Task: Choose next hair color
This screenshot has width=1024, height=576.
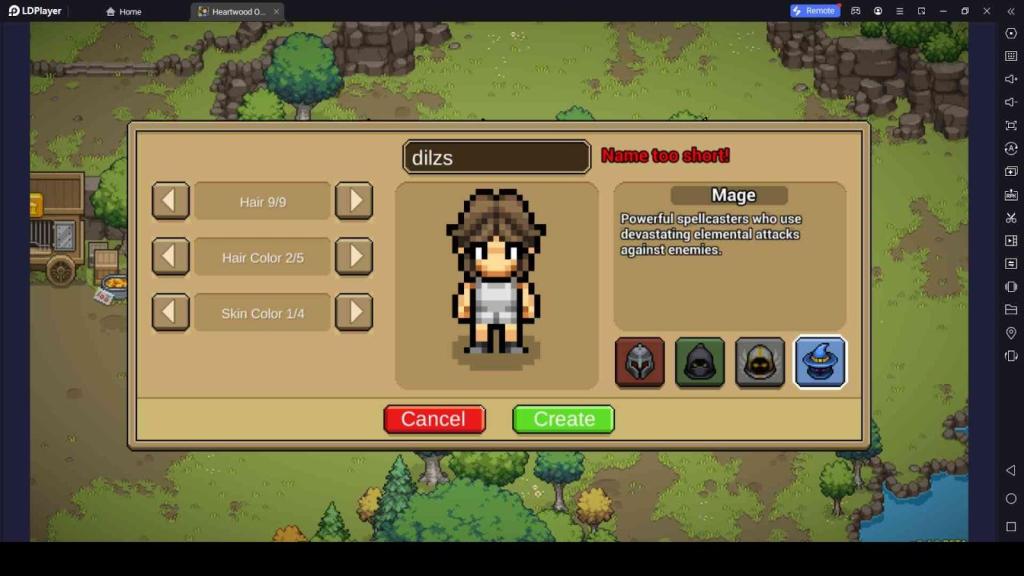Action: click(354, 257)
